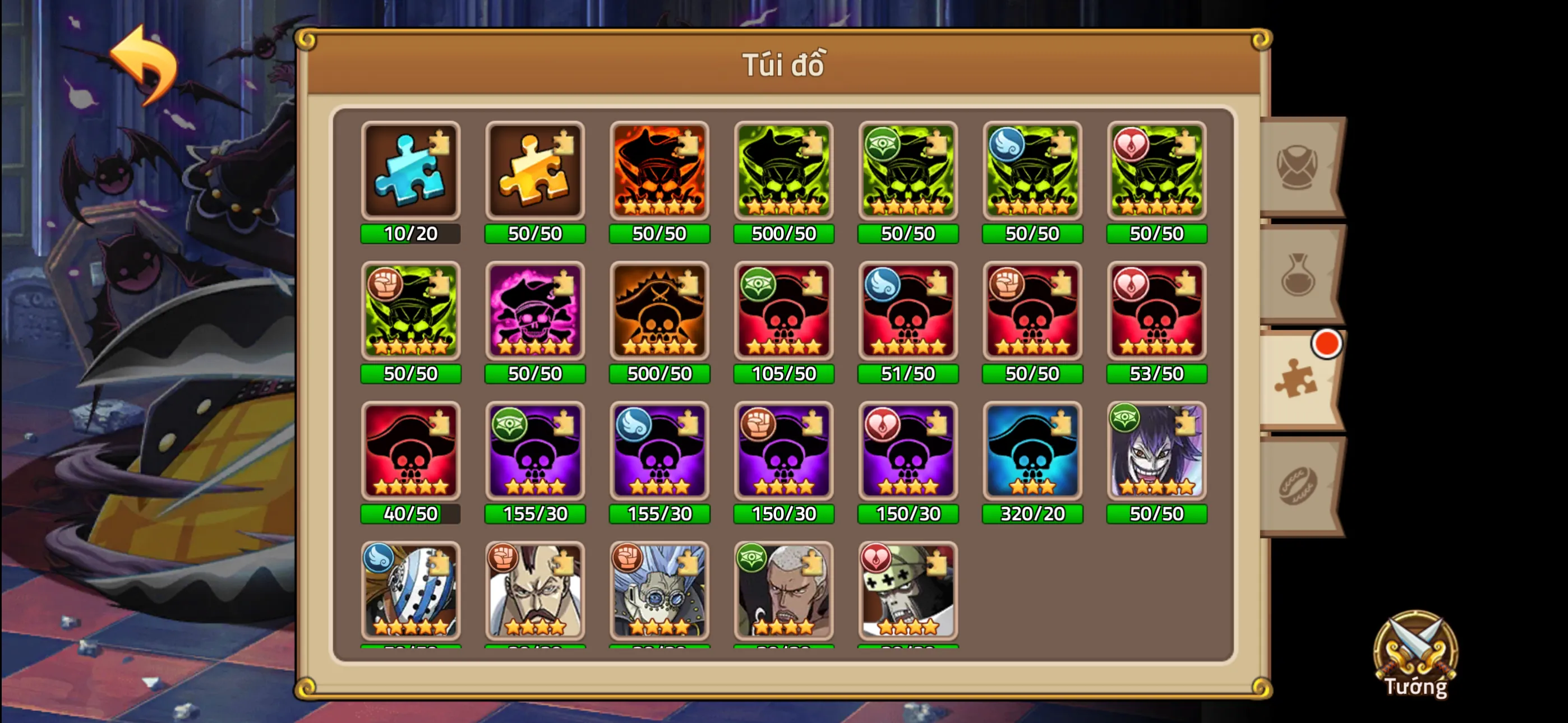Viewport: 1568px width, 723px height.
Task: Select the purple Moria character shard
Action: tap(1156, 453)
